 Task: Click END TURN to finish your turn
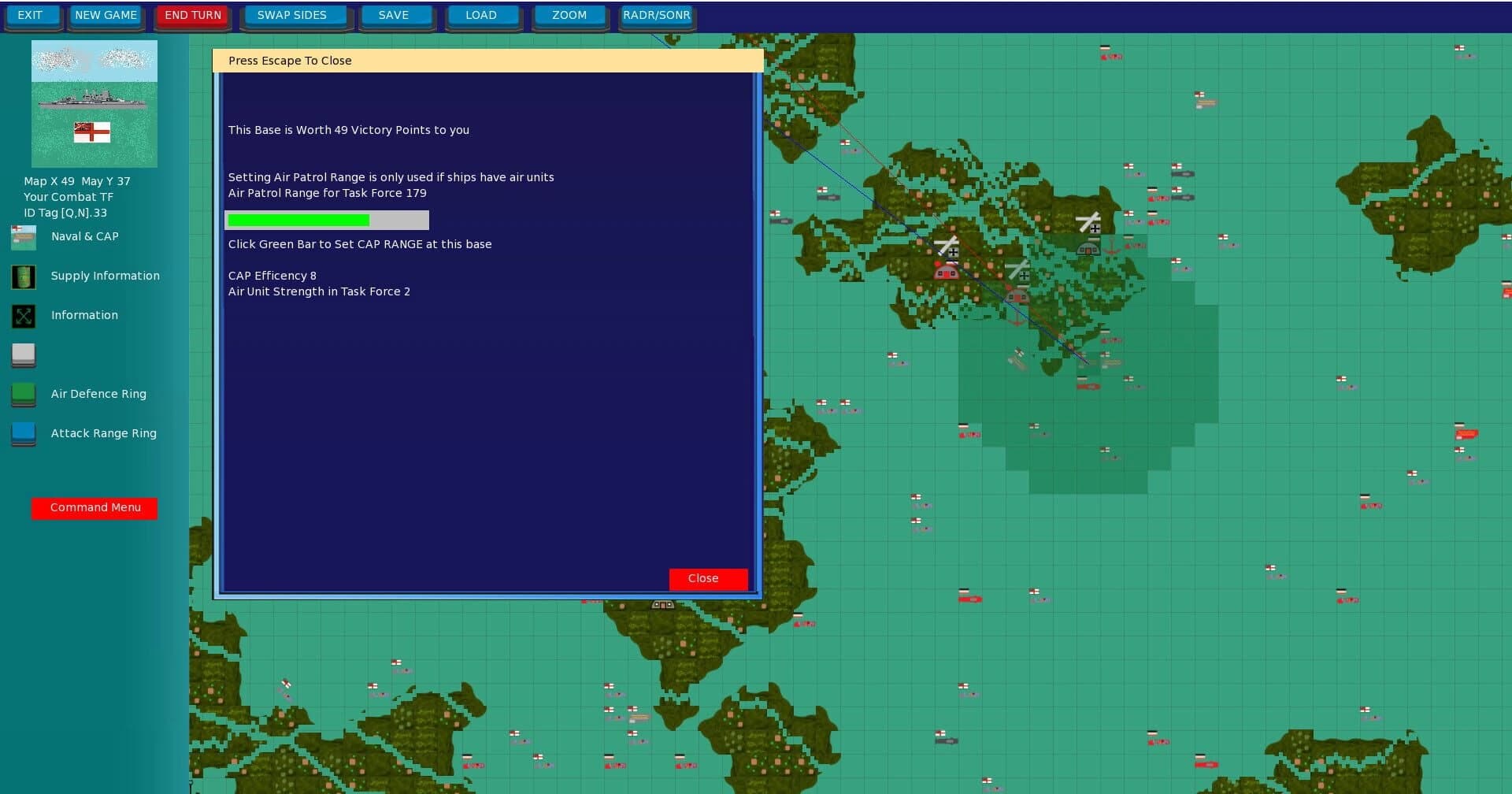pyautogui.click(x=191, y=14)
